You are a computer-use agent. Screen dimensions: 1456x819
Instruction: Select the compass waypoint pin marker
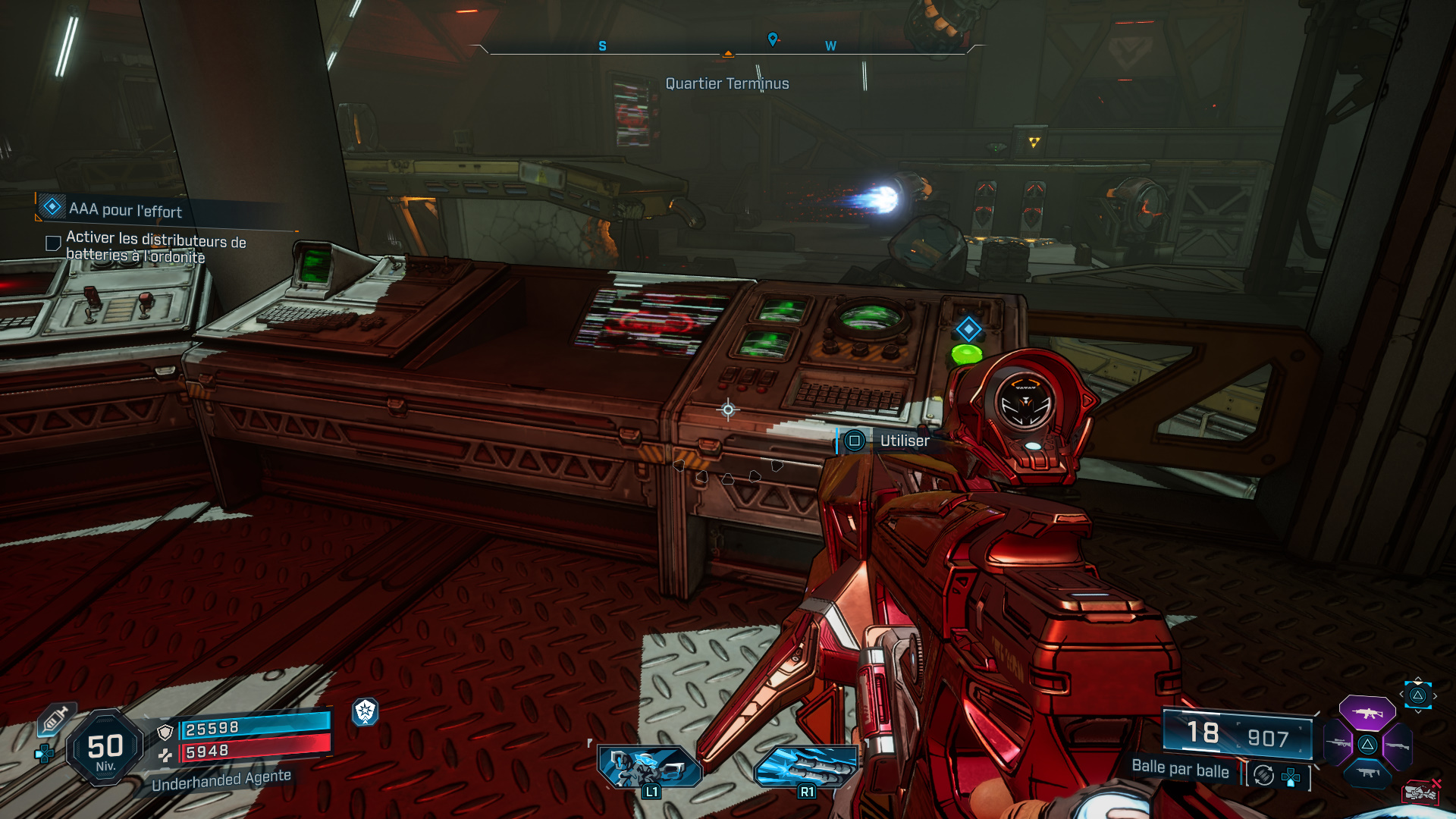773,39
